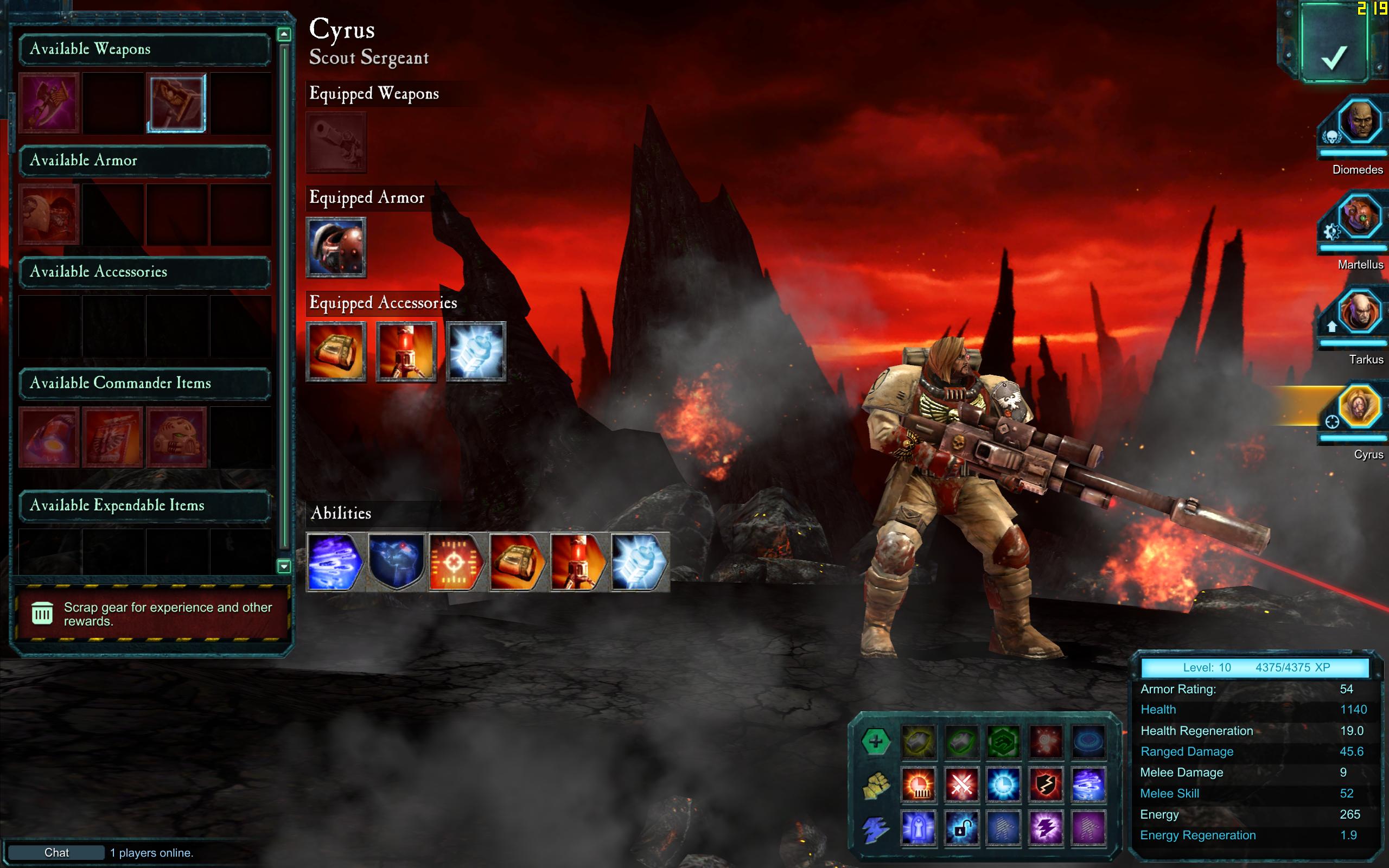Viewport: 1389px width, 868px height.
Task: Select the helmet commander item
Action: click(176, 437)
